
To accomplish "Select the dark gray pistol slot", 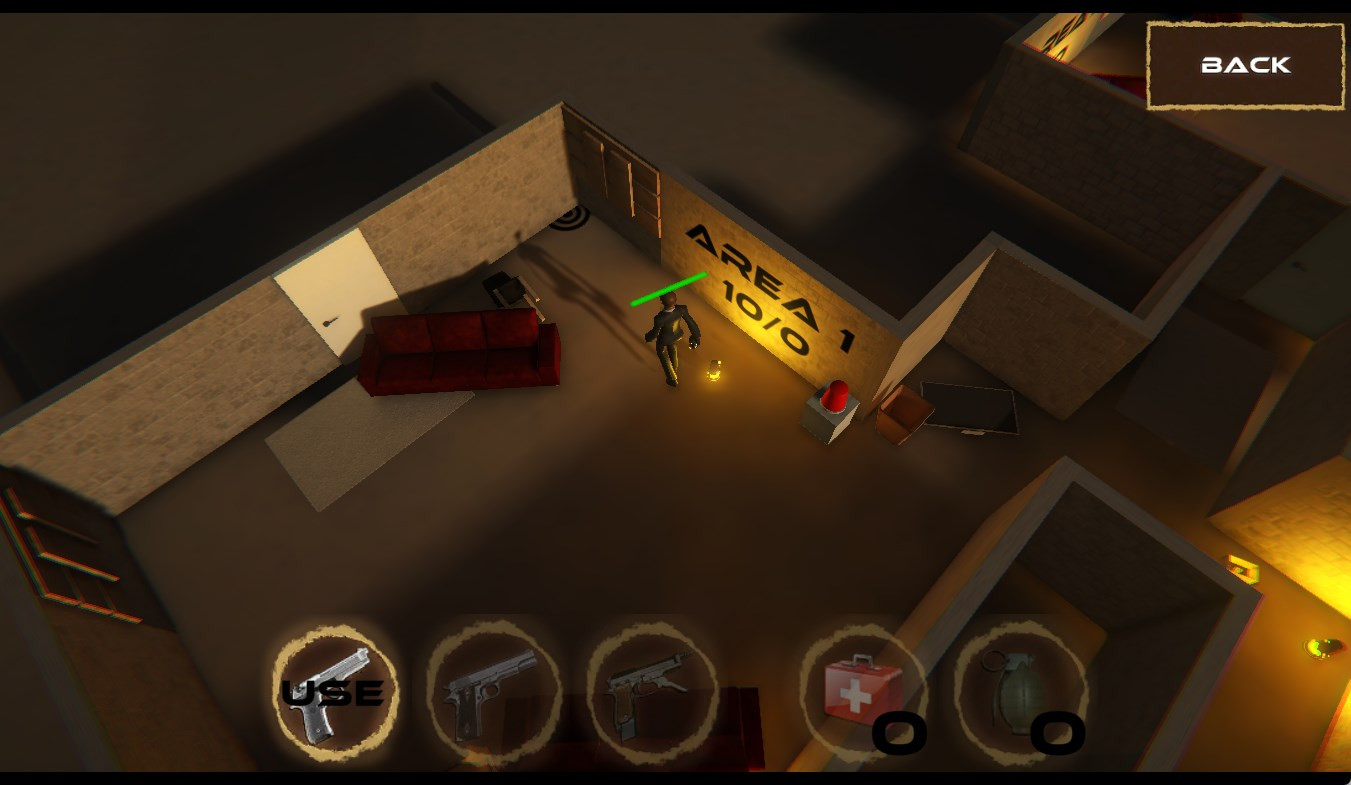I will click(493, 692).
